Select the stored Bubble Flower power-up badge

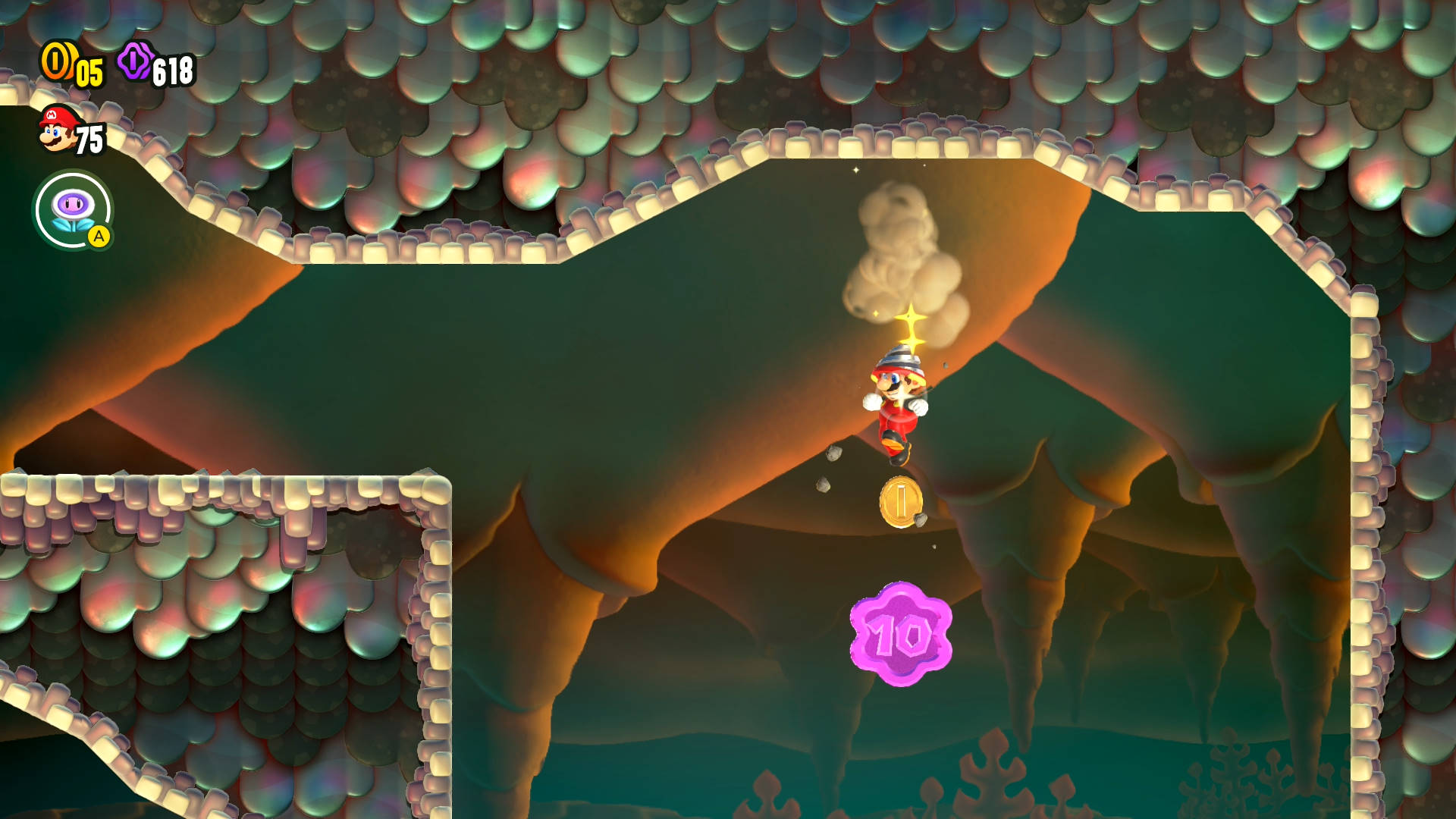tap(73, 209)
